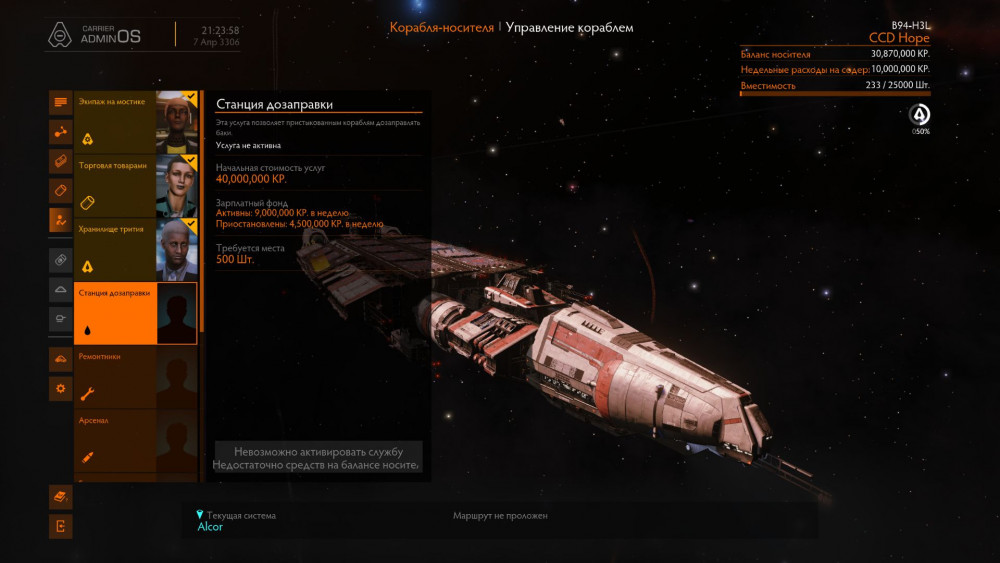Click the gear settings sidebar icon
Image resolution: width=1000 pixels, height=563 pixels.
(x=61, y=388)
